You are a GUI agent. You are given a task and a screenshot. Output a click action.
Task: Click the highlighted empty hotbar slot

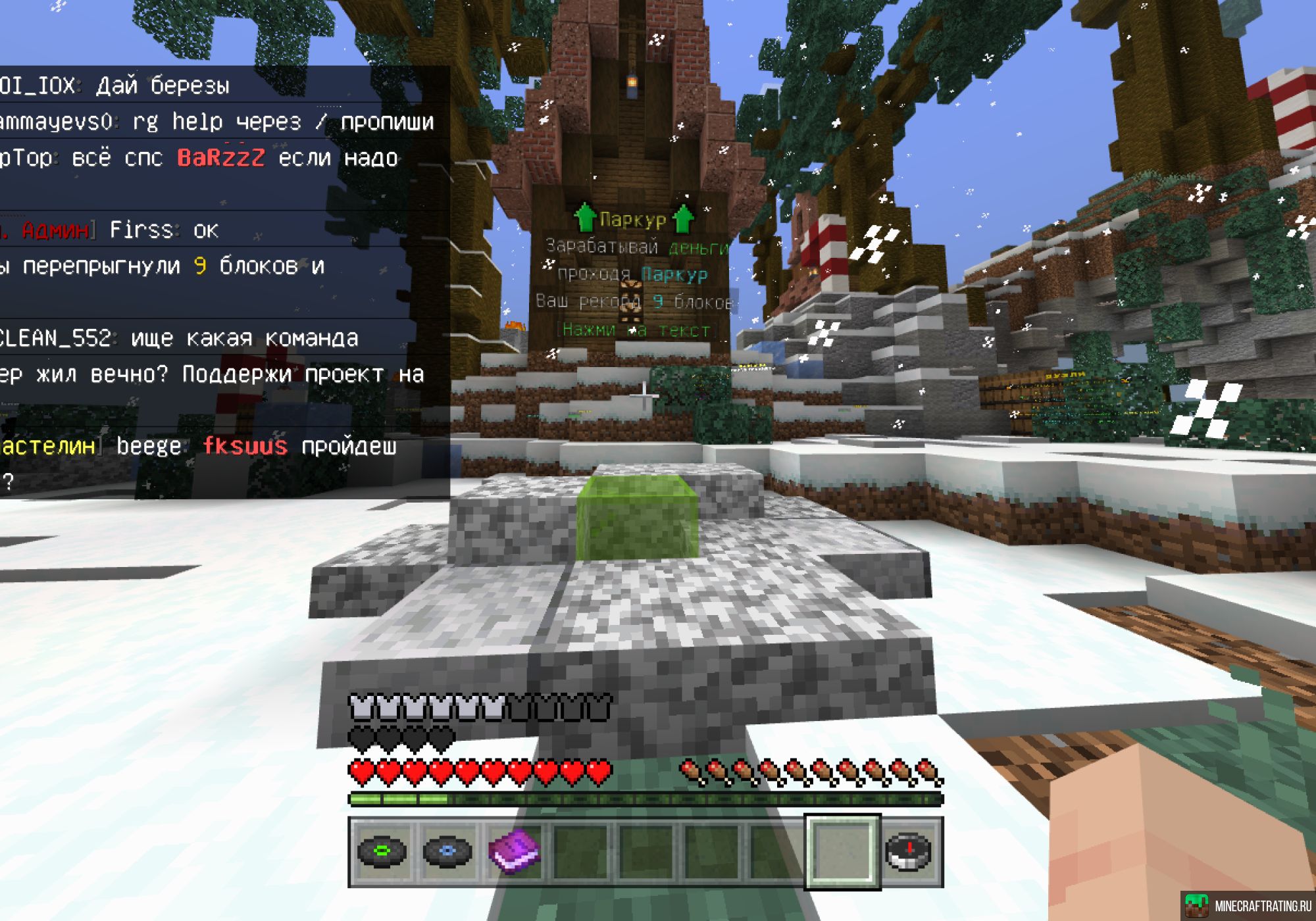(x=843, y=851)
